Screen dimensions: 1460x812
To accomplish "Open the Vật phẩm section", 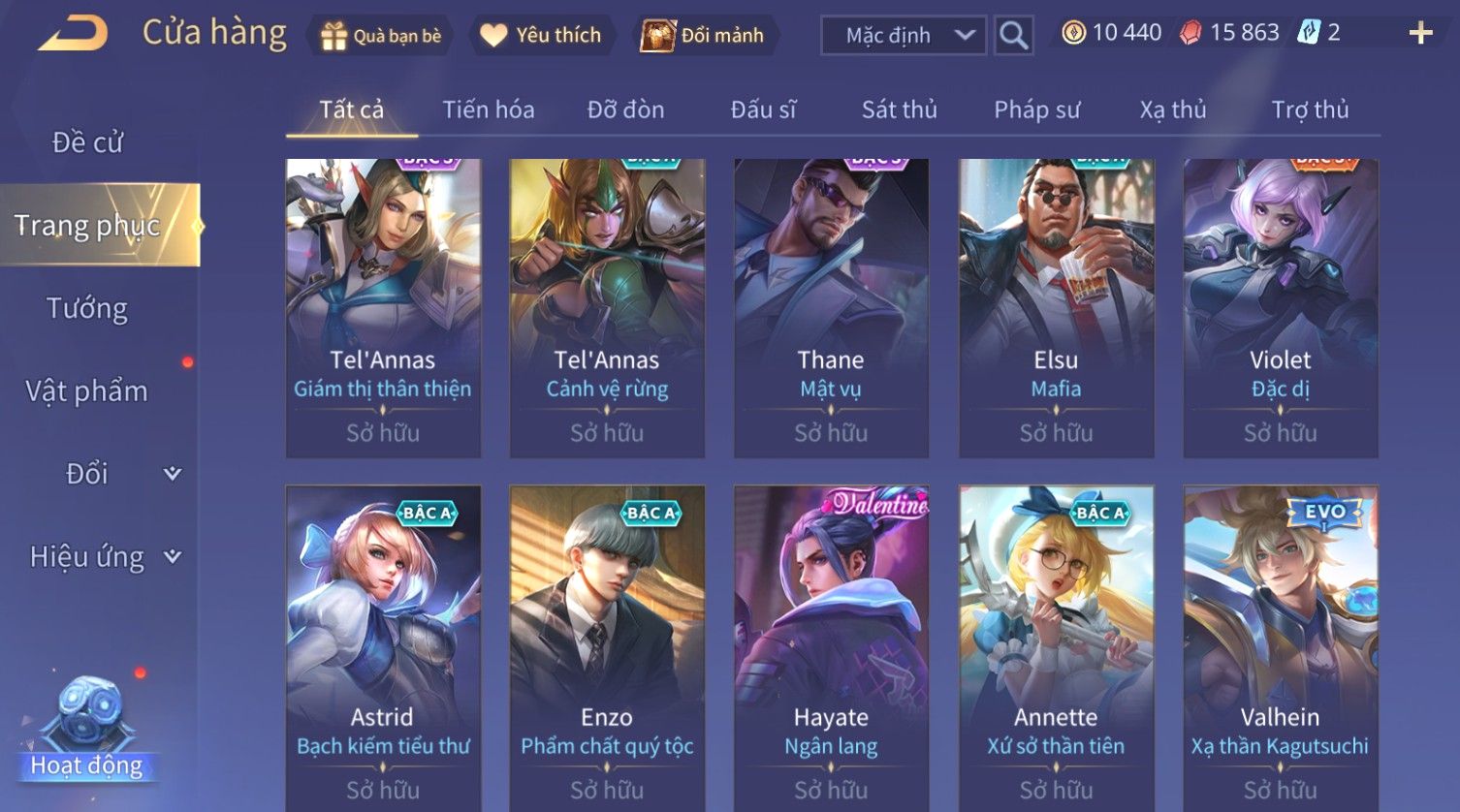I will (87, 391).
